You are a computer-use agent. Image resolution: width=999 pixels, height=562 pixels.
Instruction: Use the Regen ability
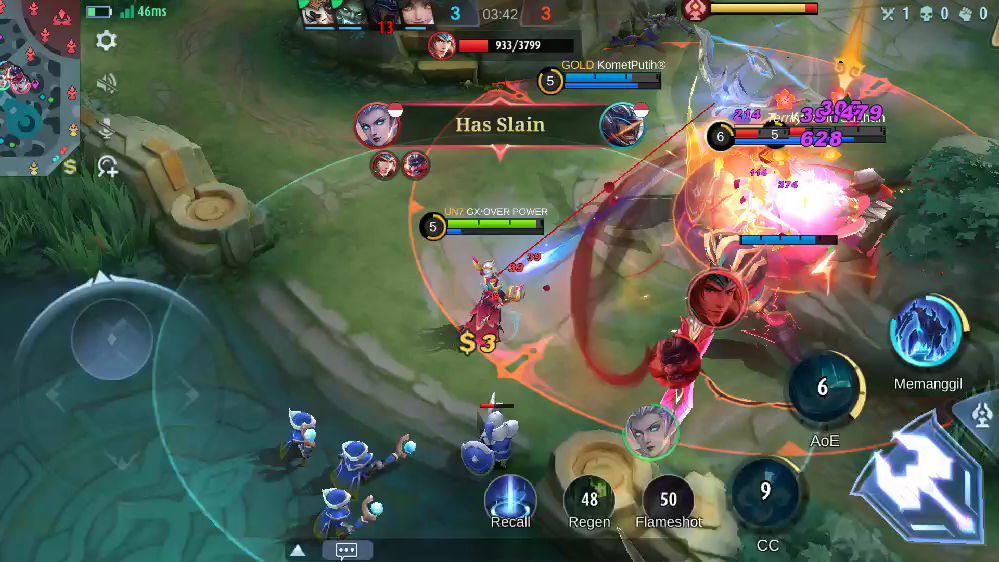589,499
